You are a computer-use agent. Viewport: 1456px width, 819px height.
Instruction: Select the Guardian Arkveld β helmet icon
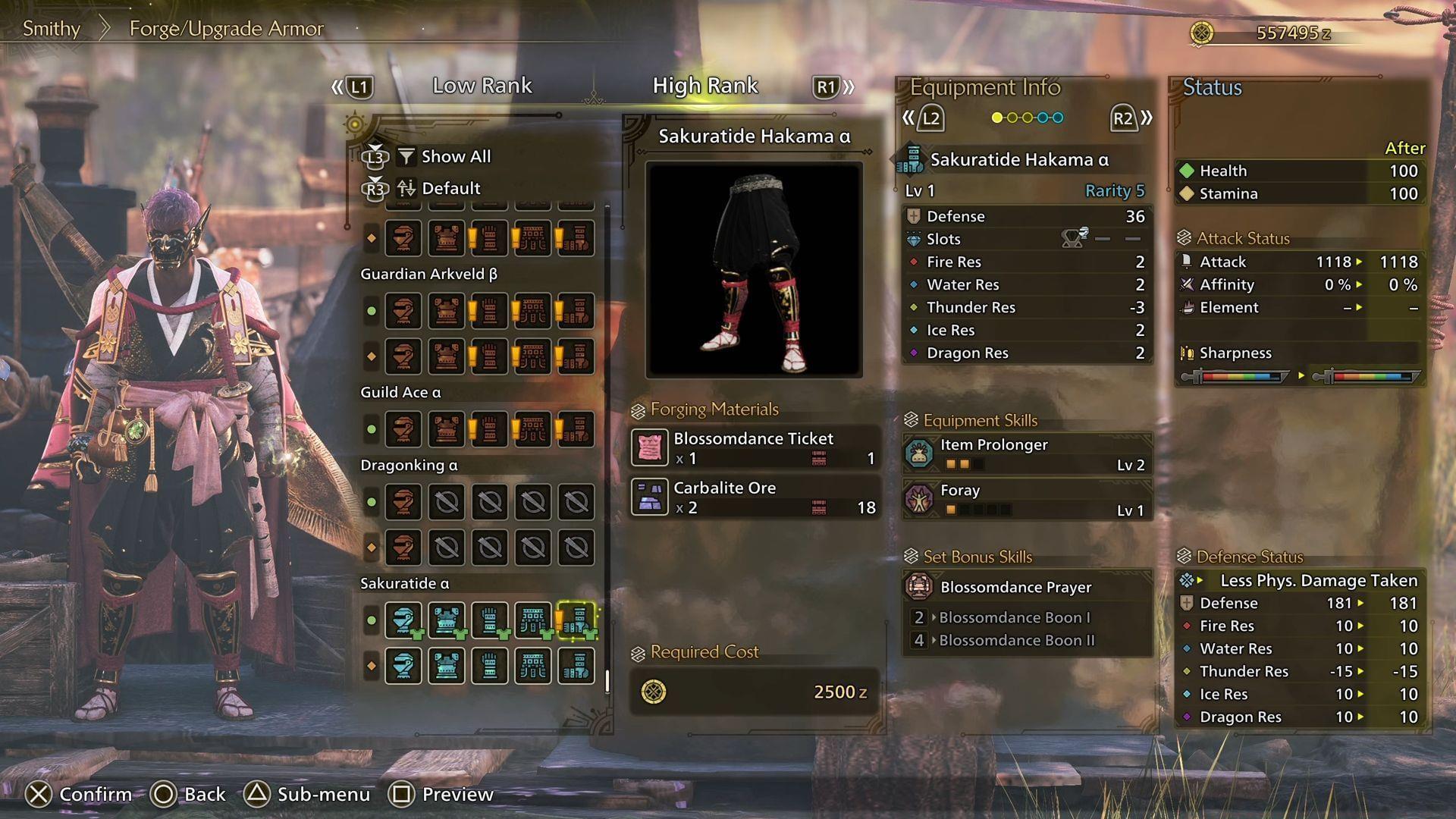[x=404, y=311]
